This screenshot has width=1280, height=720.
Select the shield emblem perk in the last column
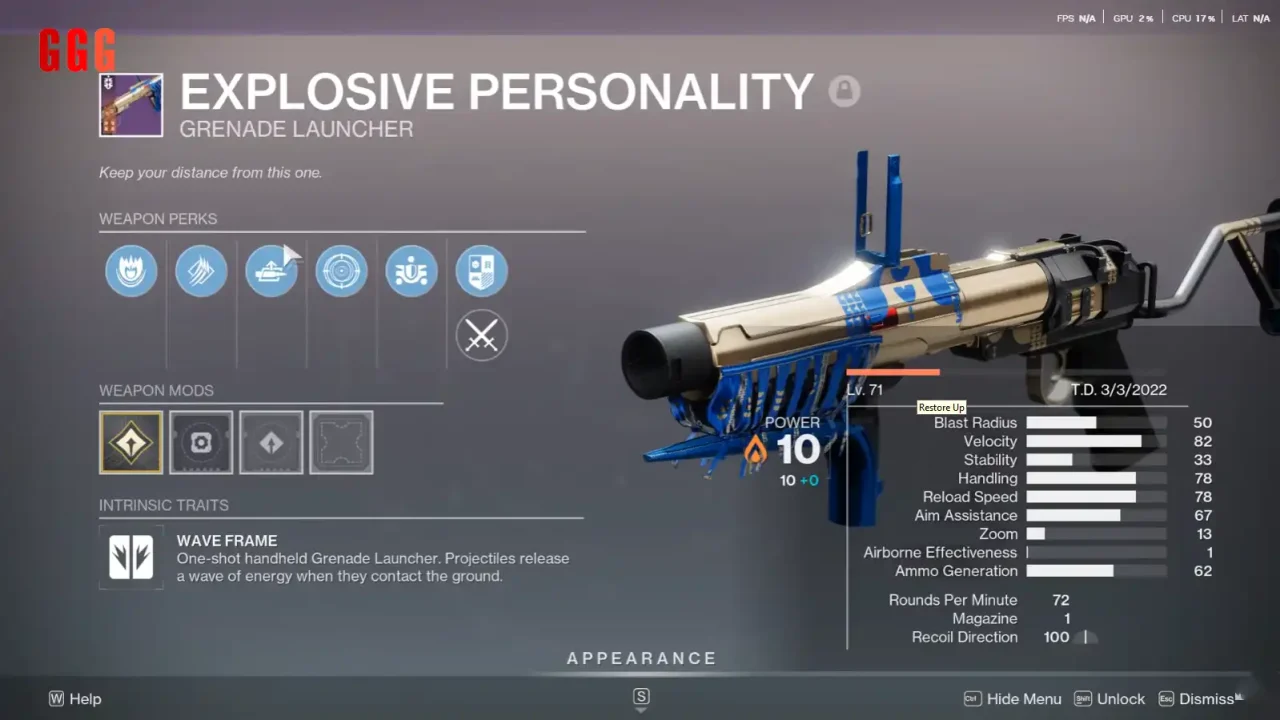(481, 271)
